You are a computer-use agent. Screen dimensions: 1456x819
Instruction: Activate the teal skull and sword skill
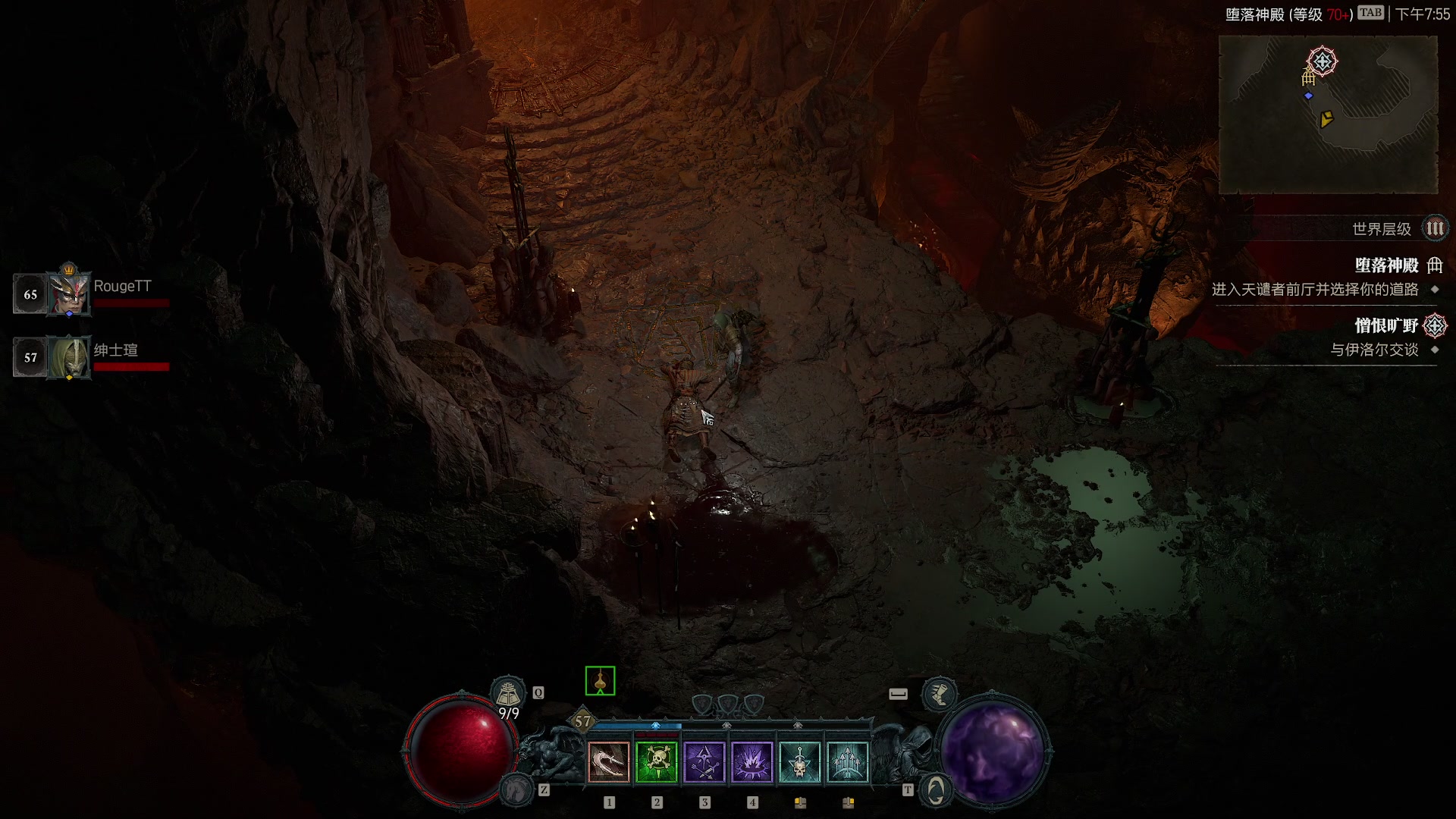tap(800, 762)
